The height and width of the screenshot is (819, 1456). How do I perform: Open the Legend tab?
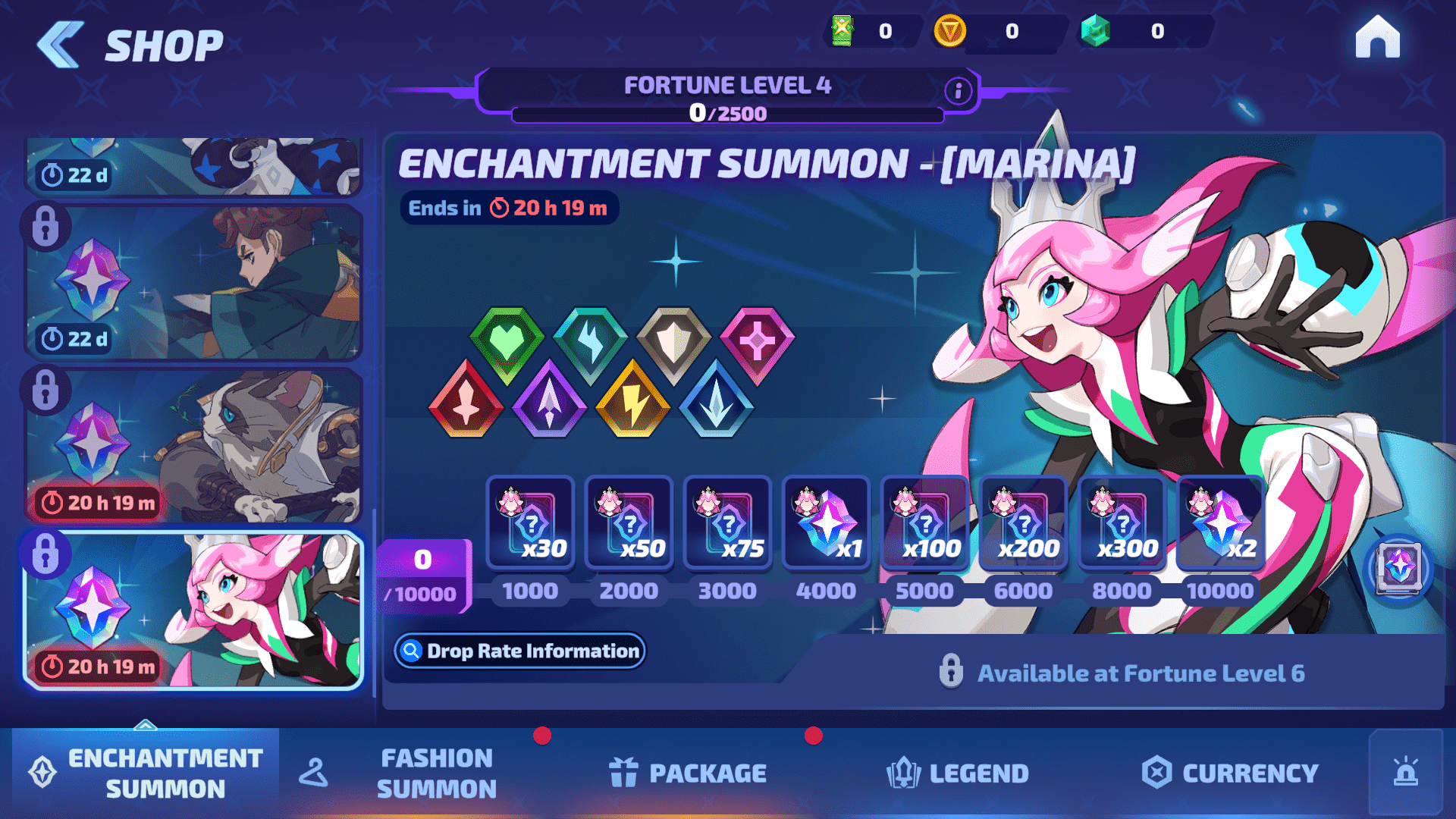pos(957,773)
